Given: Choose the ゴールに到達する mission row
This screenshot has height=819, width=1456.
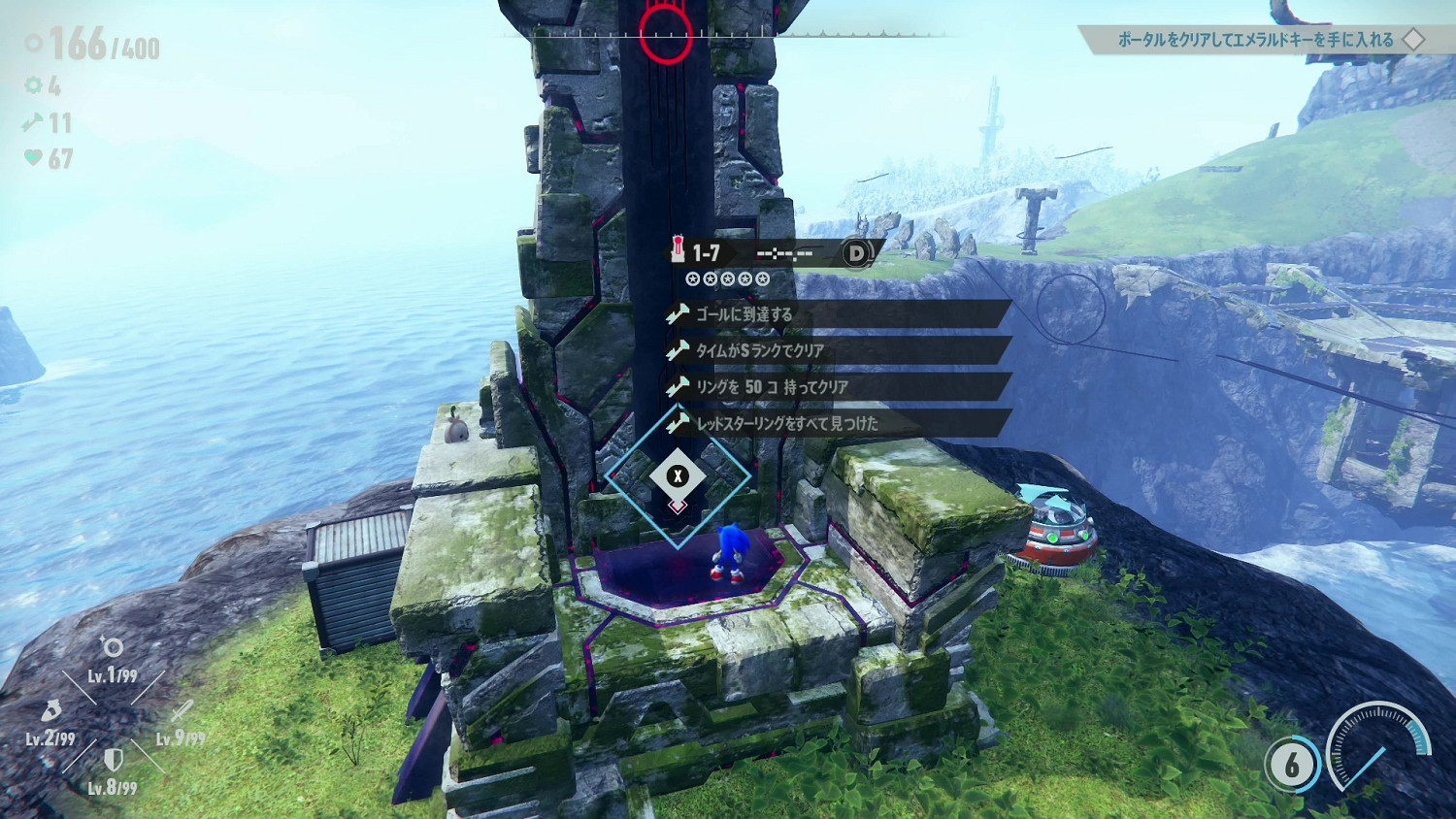Looking at the screenshot, I should point(839,314).
